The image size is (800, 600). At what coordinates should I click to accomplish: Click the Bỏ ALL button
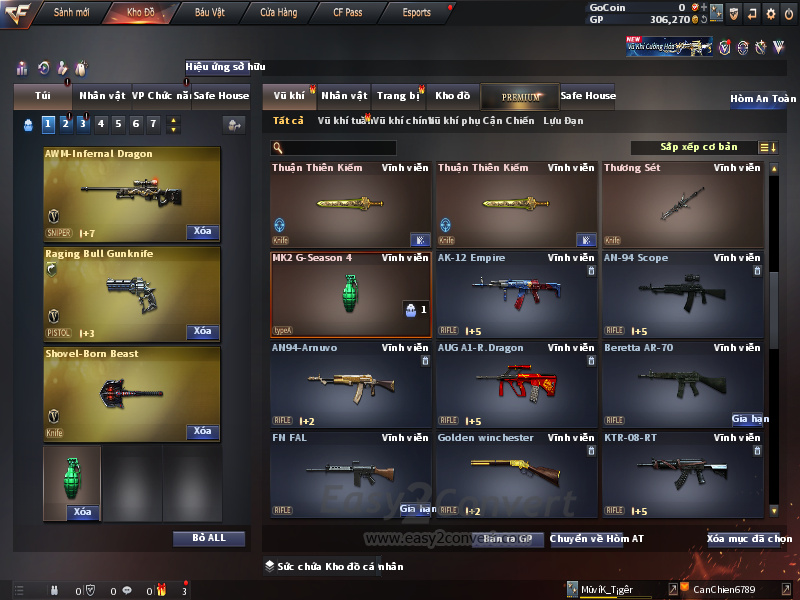coord(209,538)
